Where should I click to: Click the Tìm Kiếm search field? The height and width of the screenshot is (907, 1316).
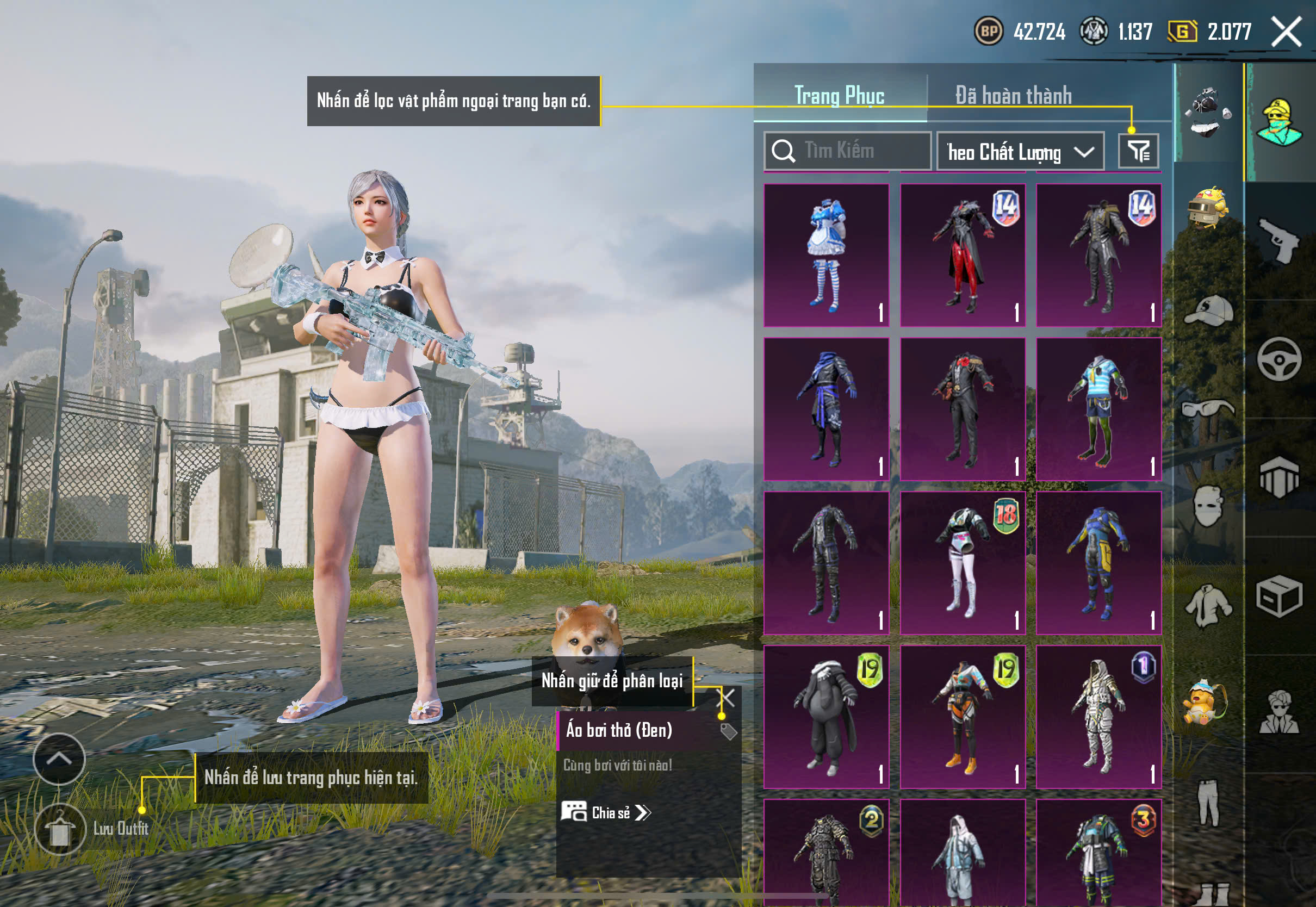847,151
